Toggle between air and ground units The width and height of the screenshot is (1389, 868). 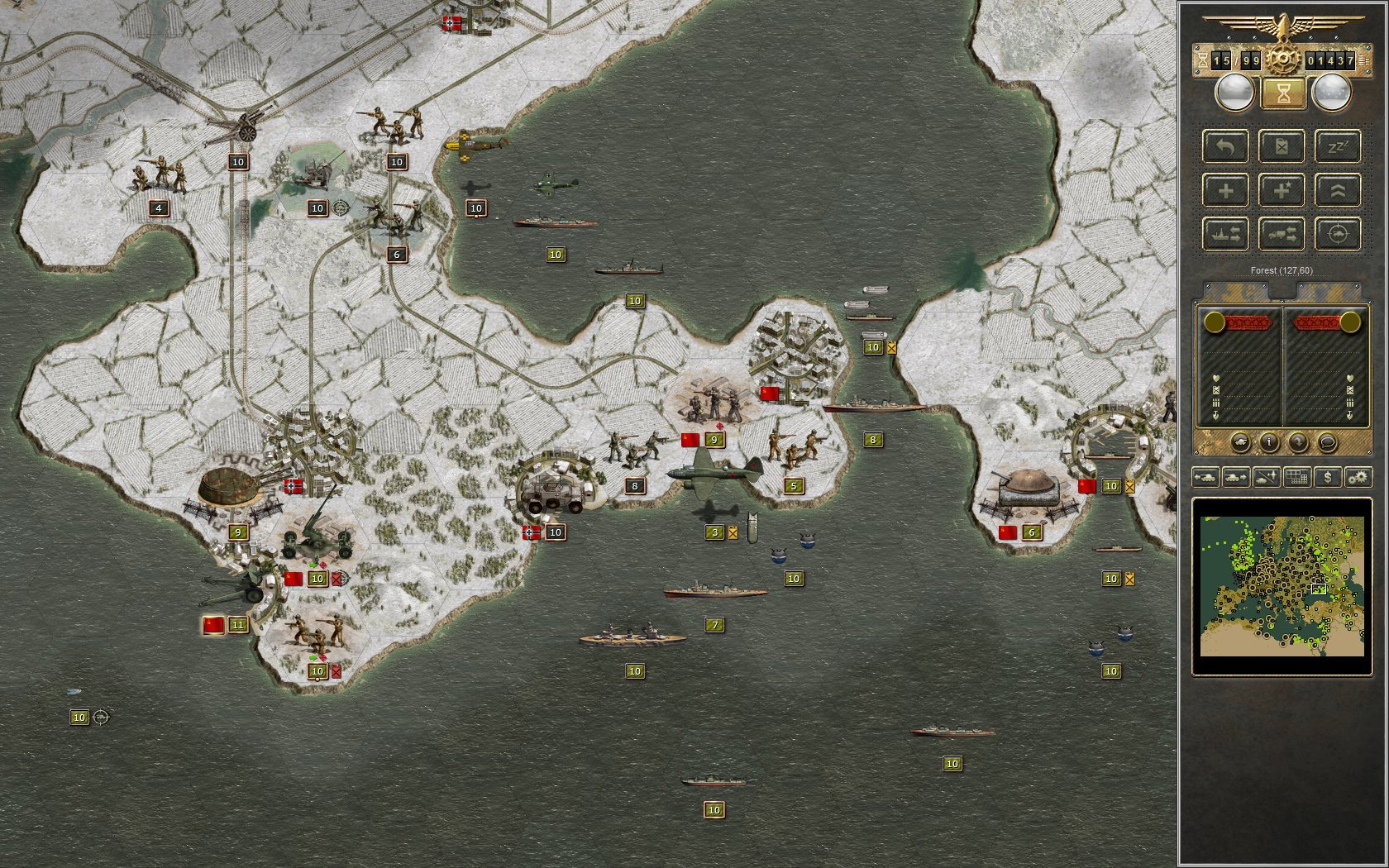point(1266,478)
